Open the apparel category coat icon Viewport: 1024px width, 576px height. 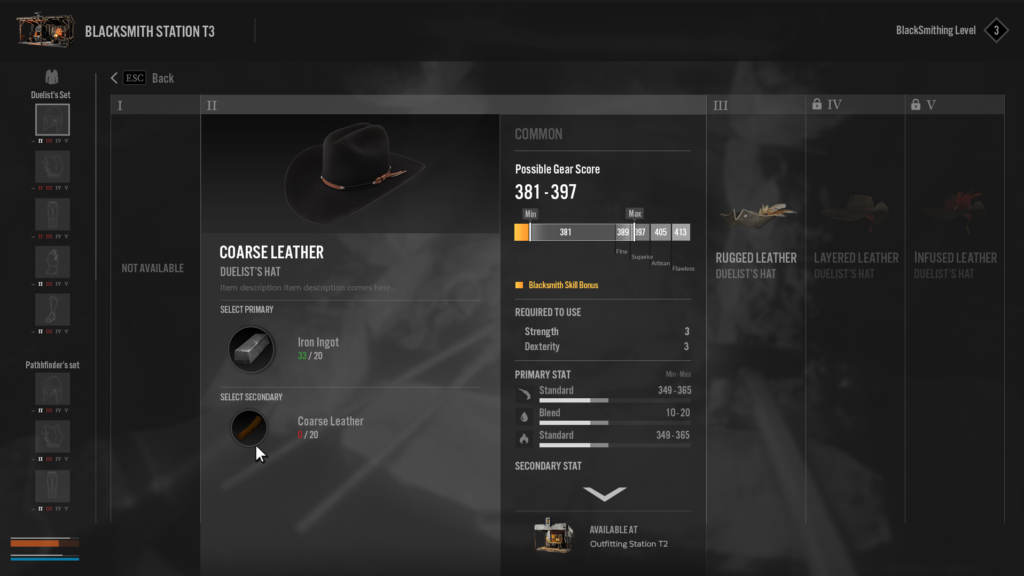(52, 77)
